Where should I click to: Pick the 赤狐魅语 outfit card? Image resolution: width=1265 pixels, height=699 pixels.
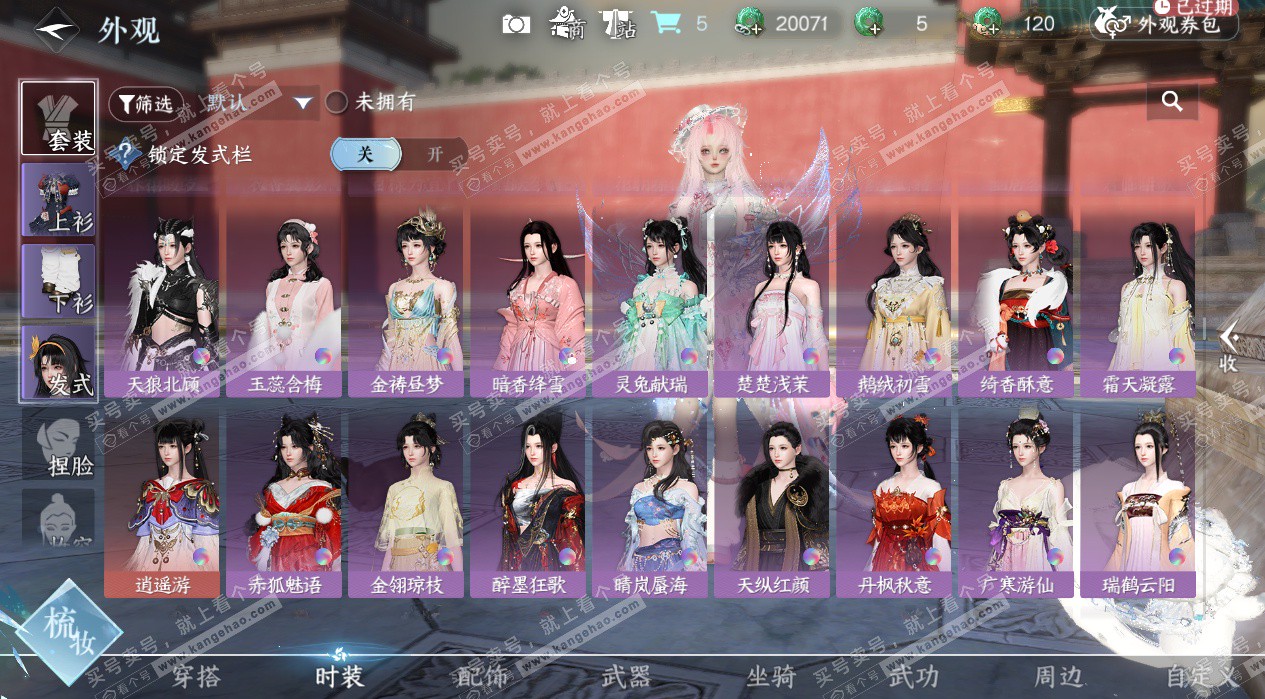coord(285,499)
